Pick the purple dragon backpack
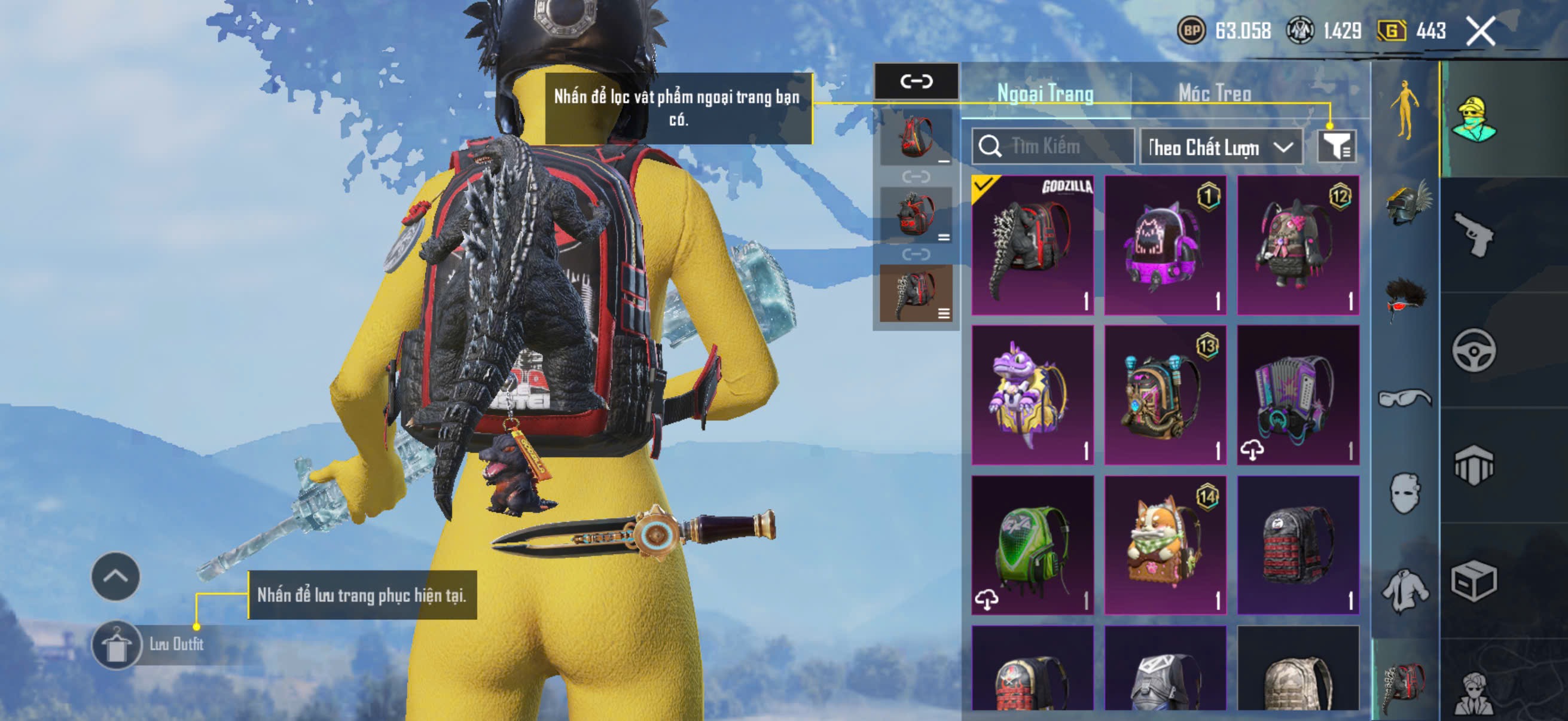1568x721 pixels. click(x=1032, y=395)
